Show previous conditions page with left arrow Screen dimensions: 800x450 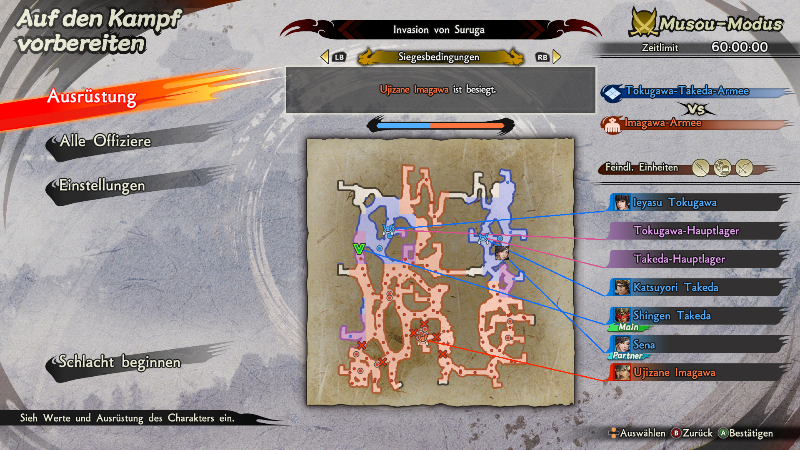pyautogui.click(x=325, y=57)
